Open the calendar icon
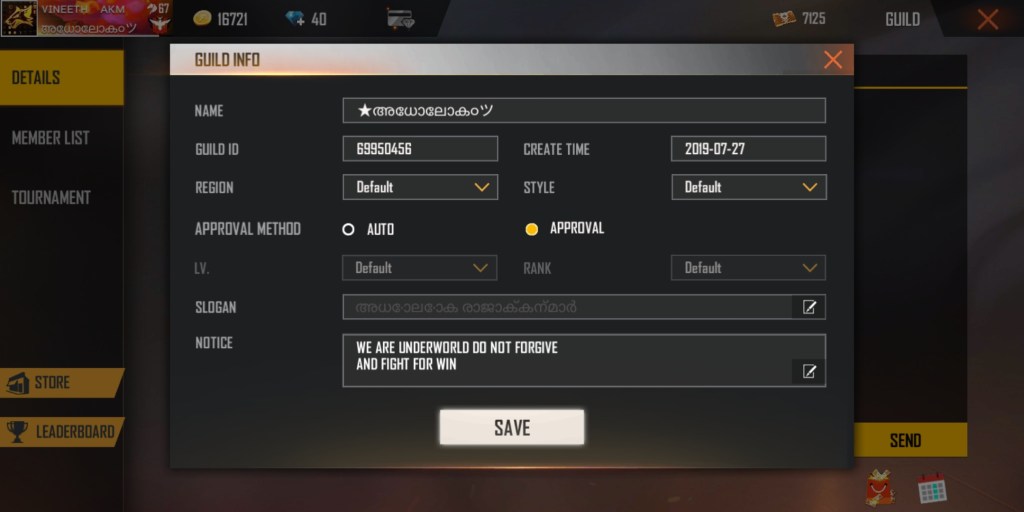Viewport: 1024px width, 512px height. pyautogui.click(x=932, y=488)
